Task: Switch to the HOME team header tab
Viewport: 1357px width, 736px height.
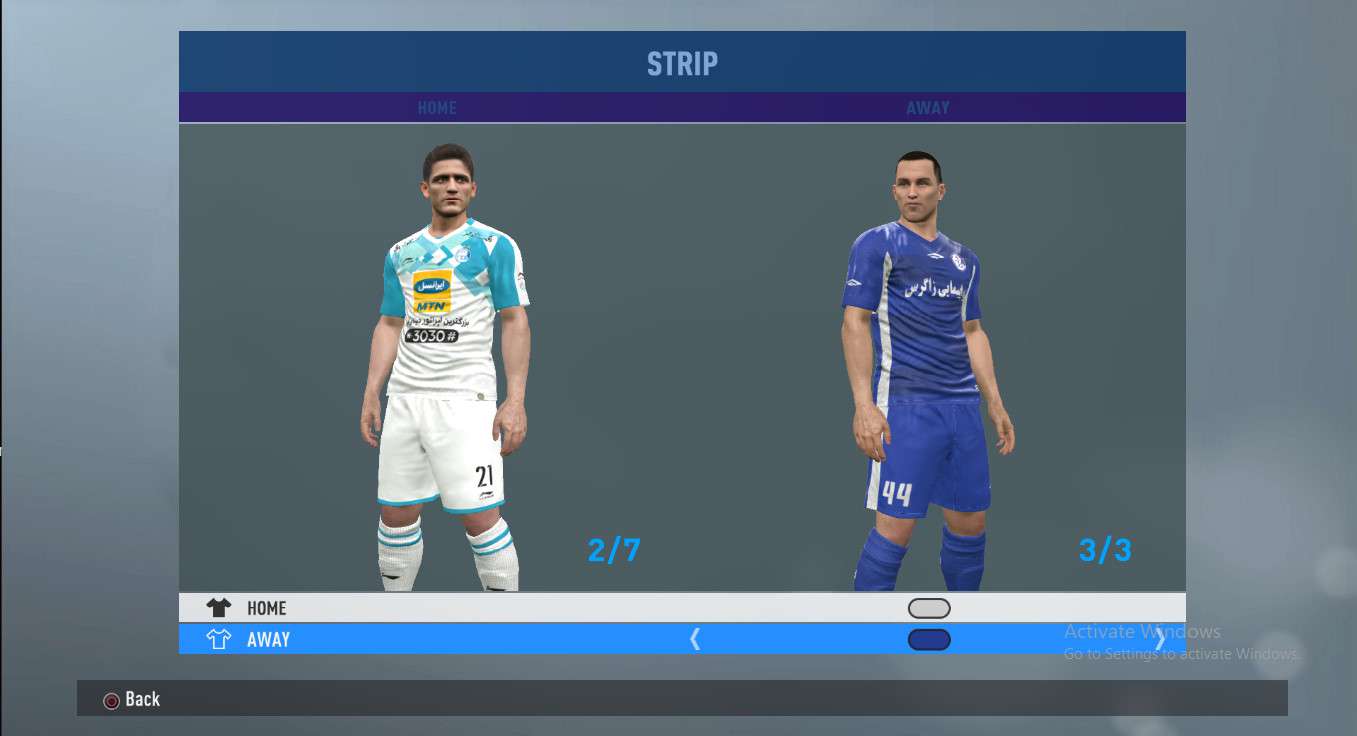Action: (437, 108)
